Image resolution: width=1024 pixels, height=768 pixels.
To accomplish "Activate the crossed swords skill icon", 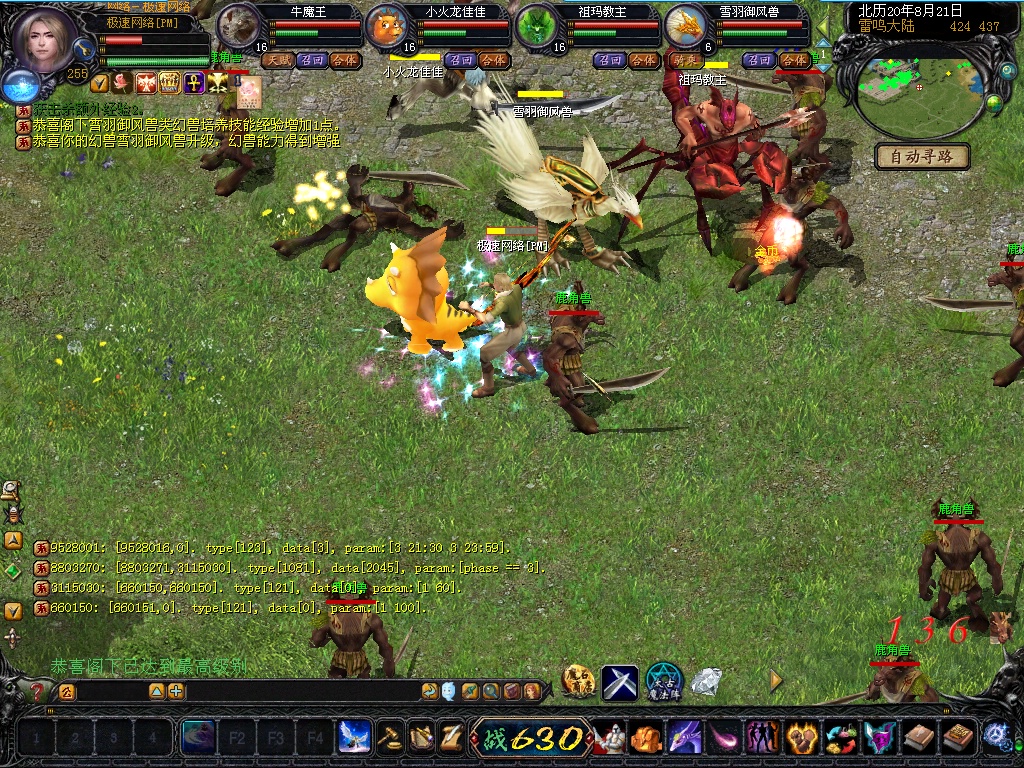I will (x=619, y=682).
